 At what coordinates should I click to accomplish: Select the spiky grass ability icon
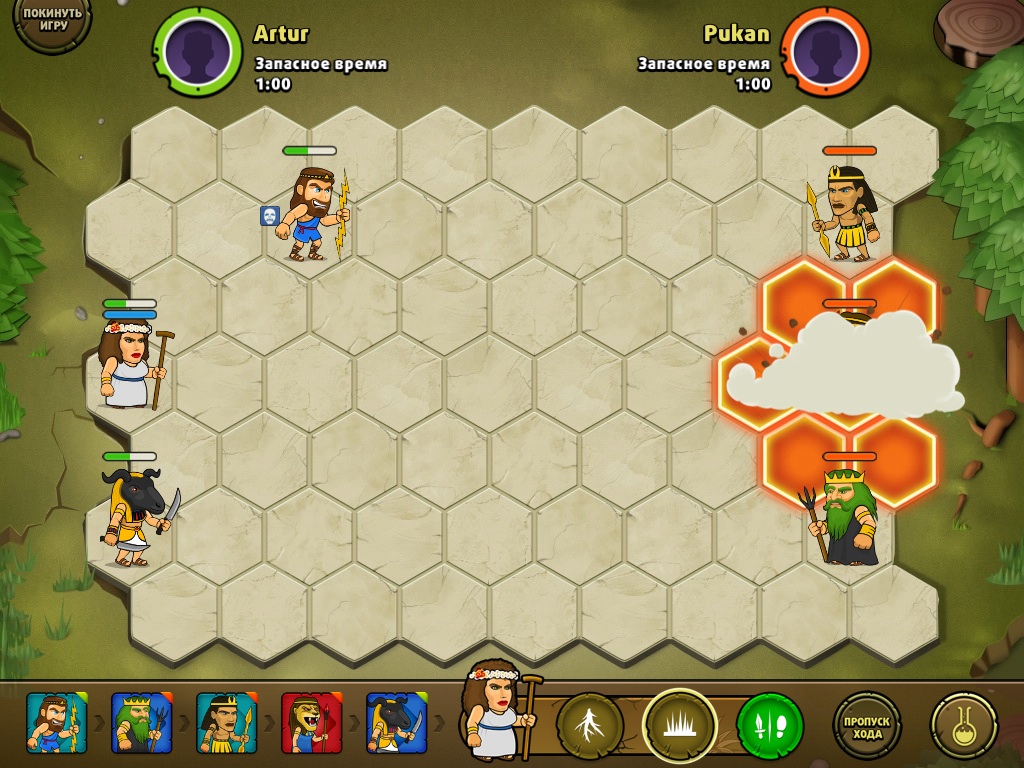click(x=679, y=724)
